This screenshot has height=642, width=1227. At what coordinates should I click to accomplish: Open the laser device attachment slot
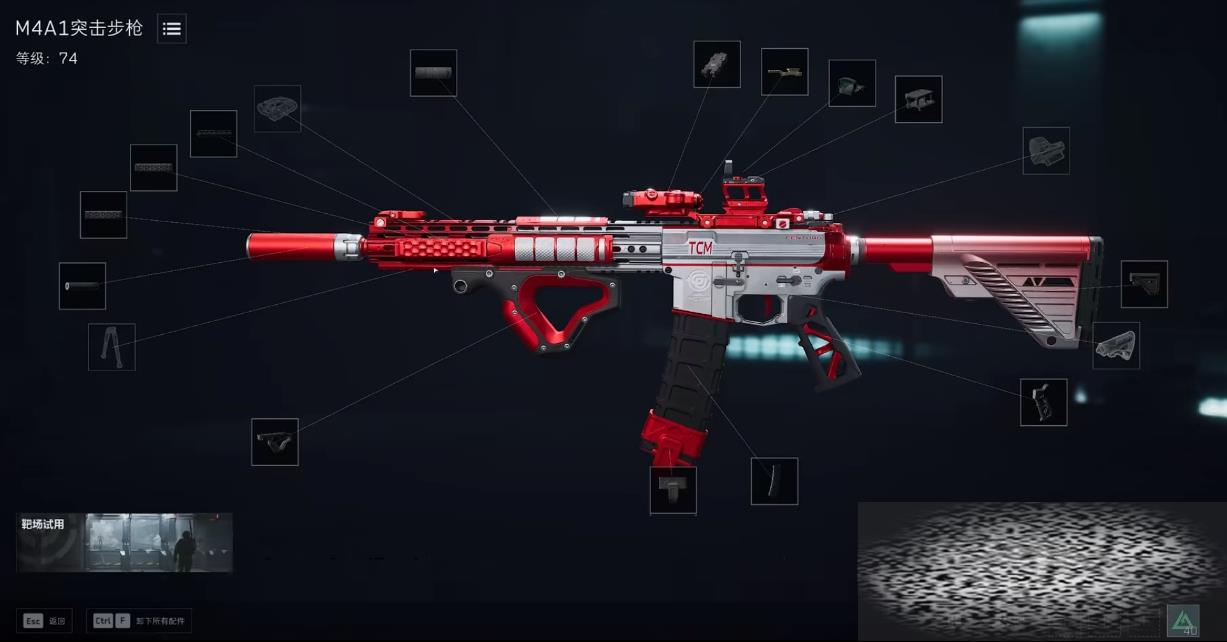coord(717,64)
